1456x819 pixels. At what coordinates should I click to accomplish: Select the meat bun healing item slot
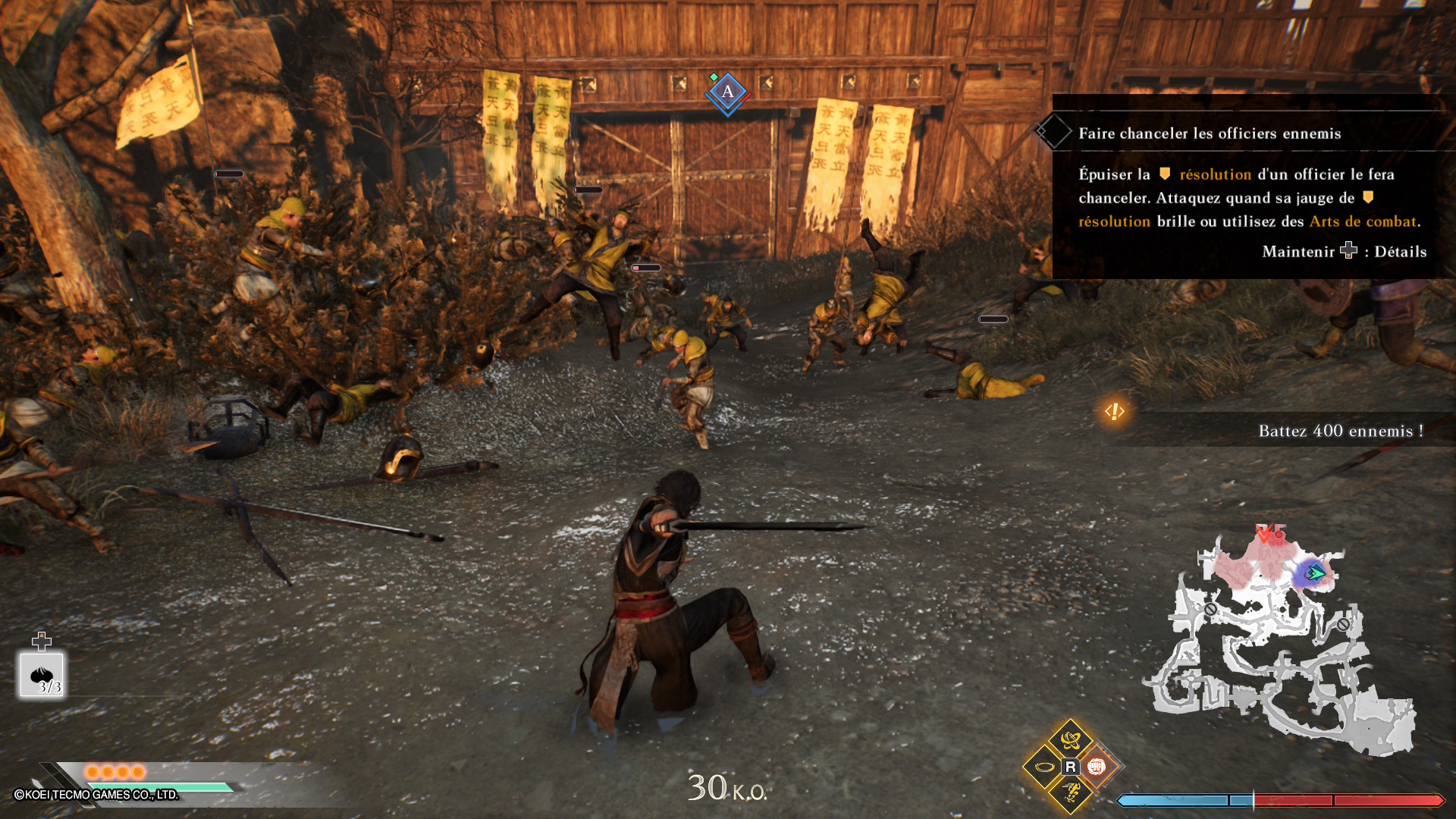(42, 675)
